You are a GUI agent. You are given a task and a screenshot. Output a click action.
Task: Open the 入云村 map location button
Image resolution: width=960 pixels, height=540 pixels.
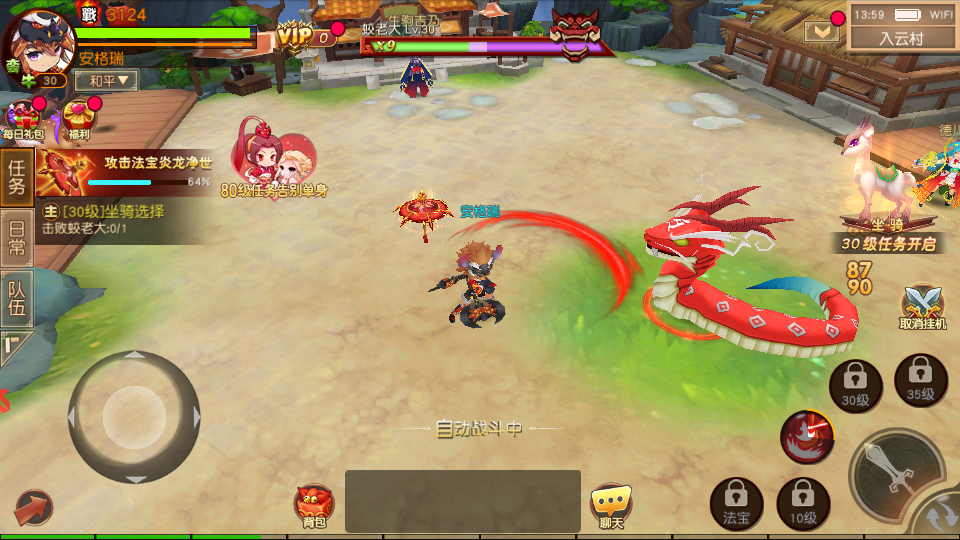901,38
